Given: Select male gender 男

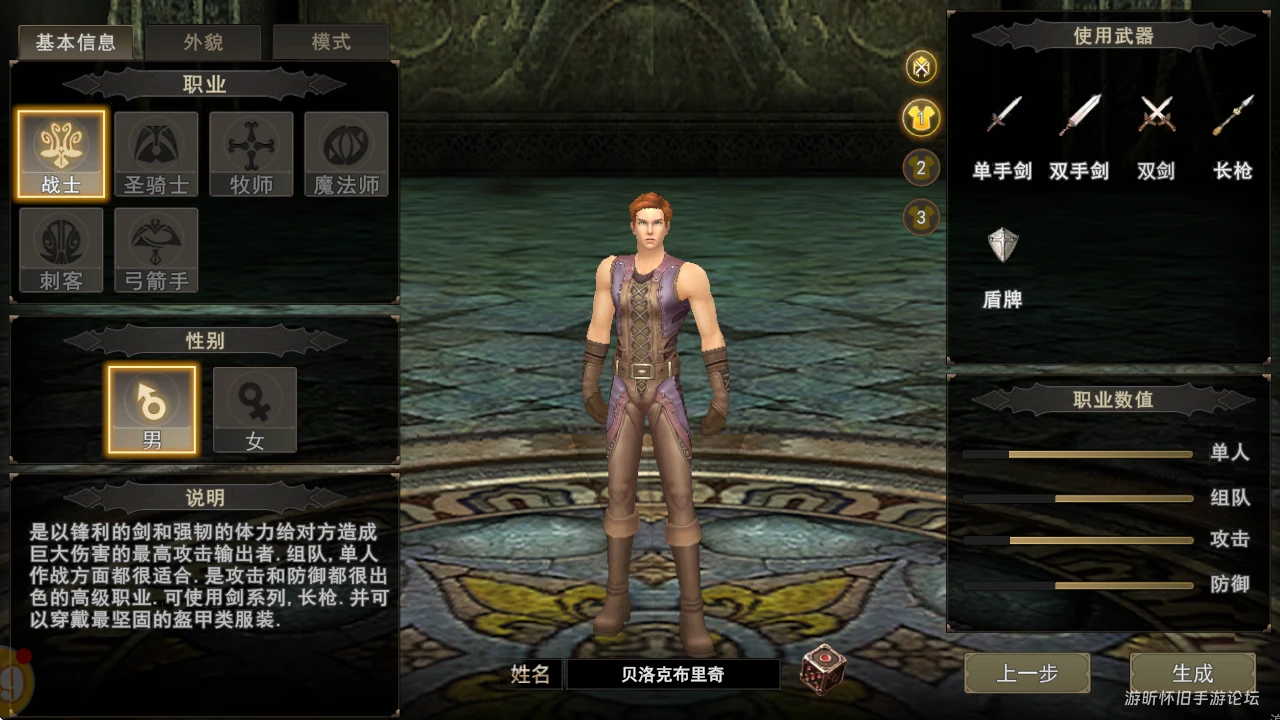Looking at the screenshot, I should point(152,409).
